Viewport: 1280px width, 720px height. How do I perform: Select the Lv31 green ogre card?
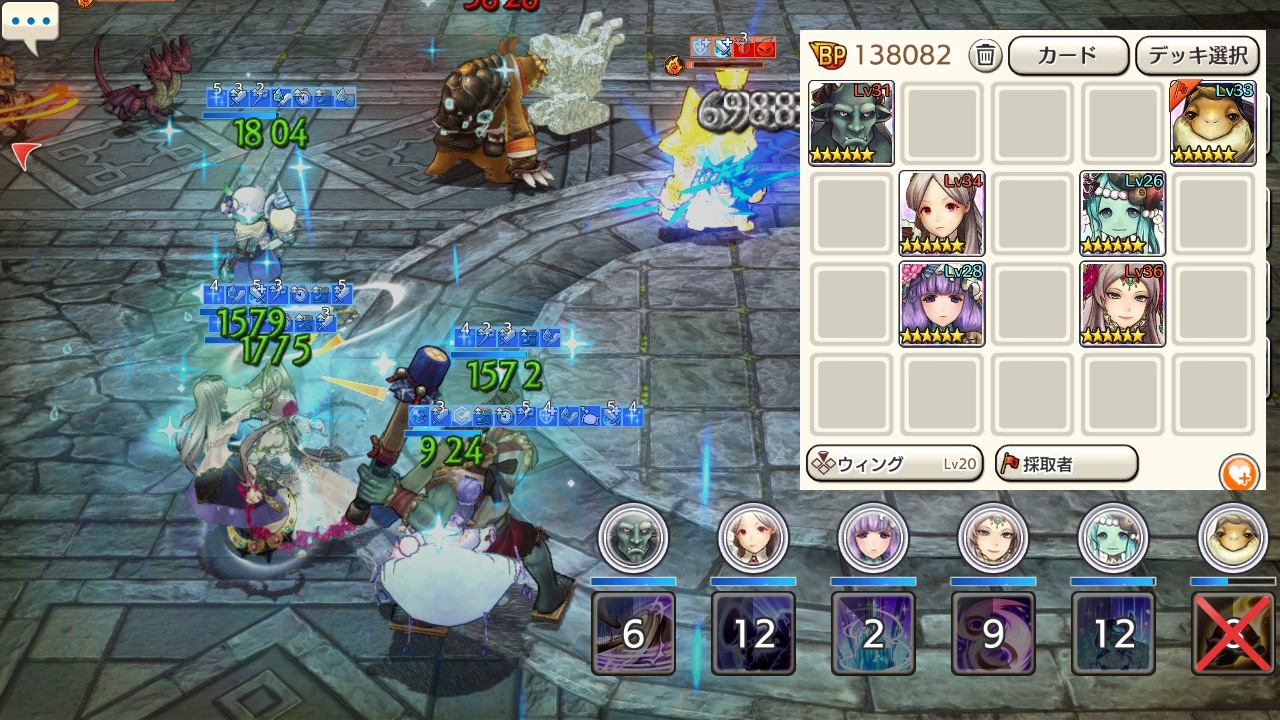pyautogui.click(x=851, y=123)
